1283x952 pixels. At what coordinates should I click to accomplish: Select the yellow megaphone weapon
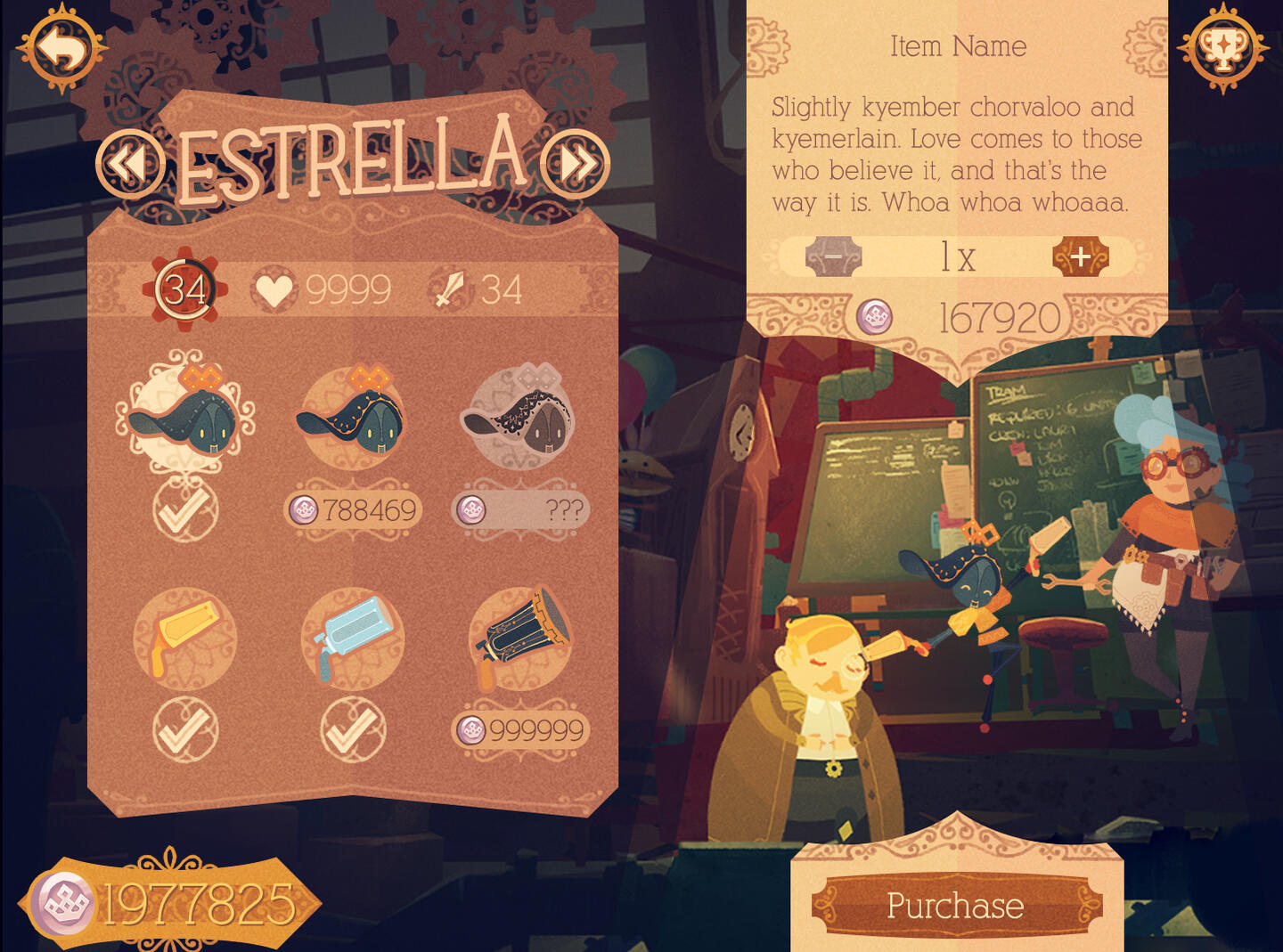click(185, 638)
